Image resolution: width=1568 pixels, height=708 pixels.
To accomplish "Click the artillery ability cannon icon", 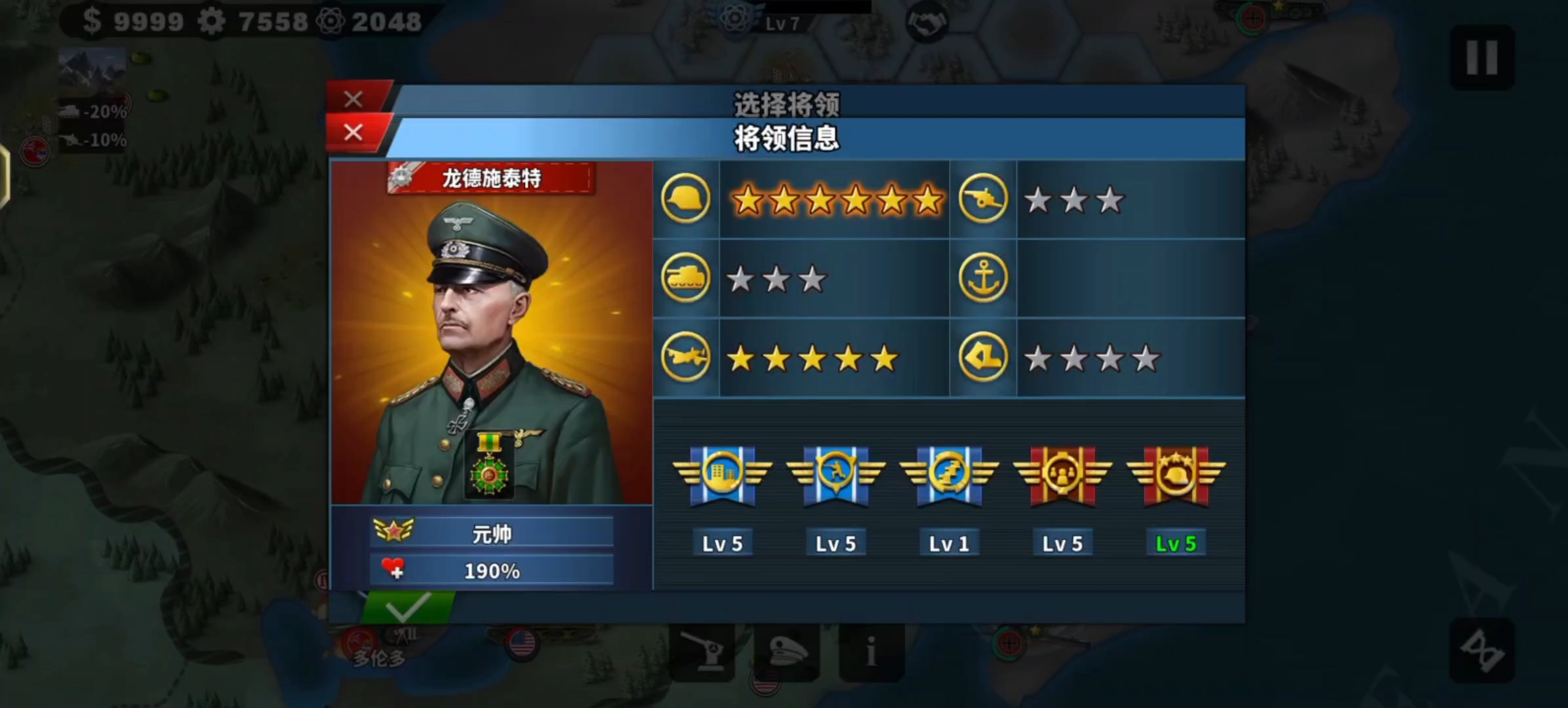I will pos(983,199).
